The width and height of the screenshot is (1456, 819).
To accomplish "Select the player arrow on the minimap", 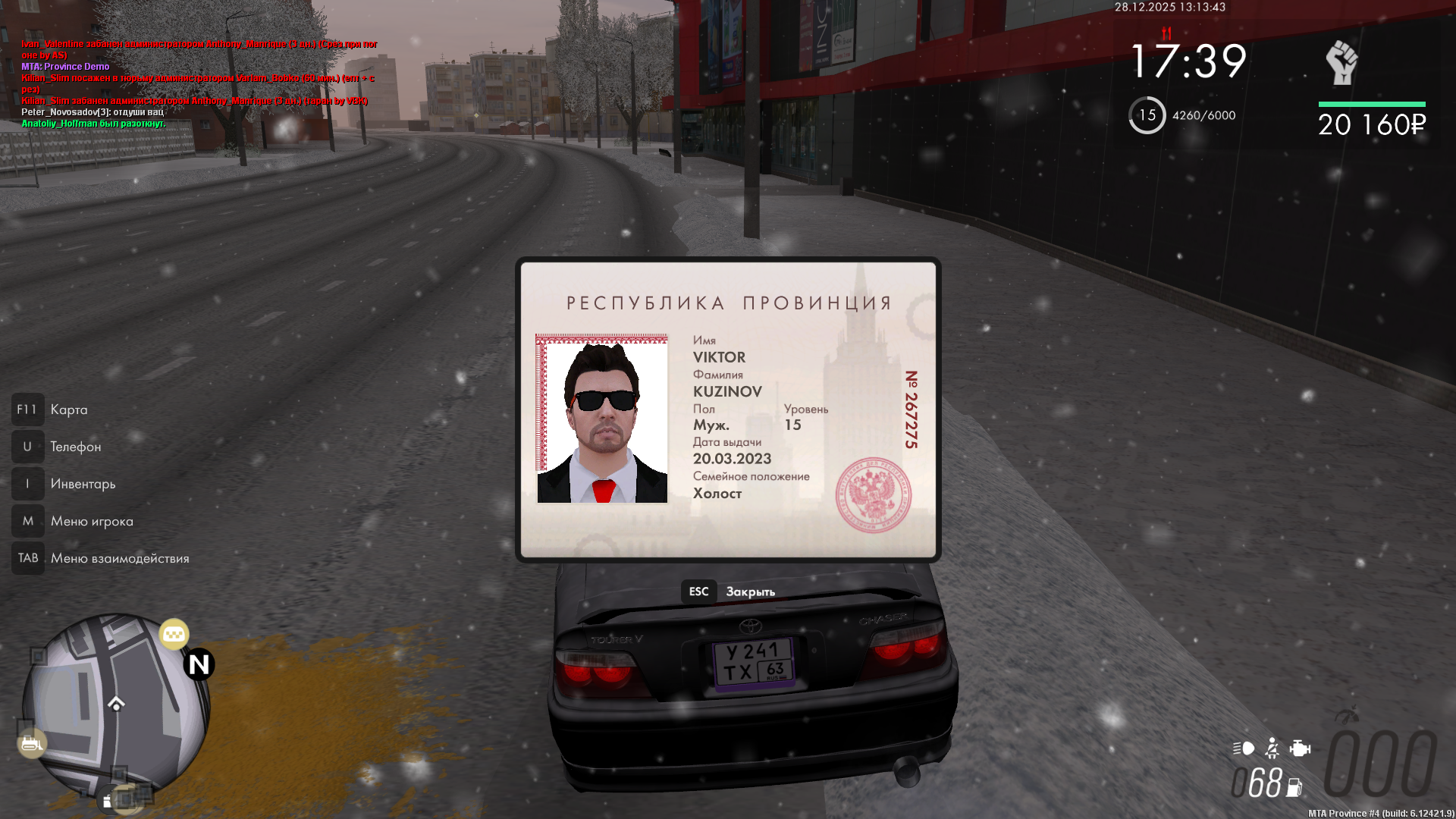I will point(116,704).
